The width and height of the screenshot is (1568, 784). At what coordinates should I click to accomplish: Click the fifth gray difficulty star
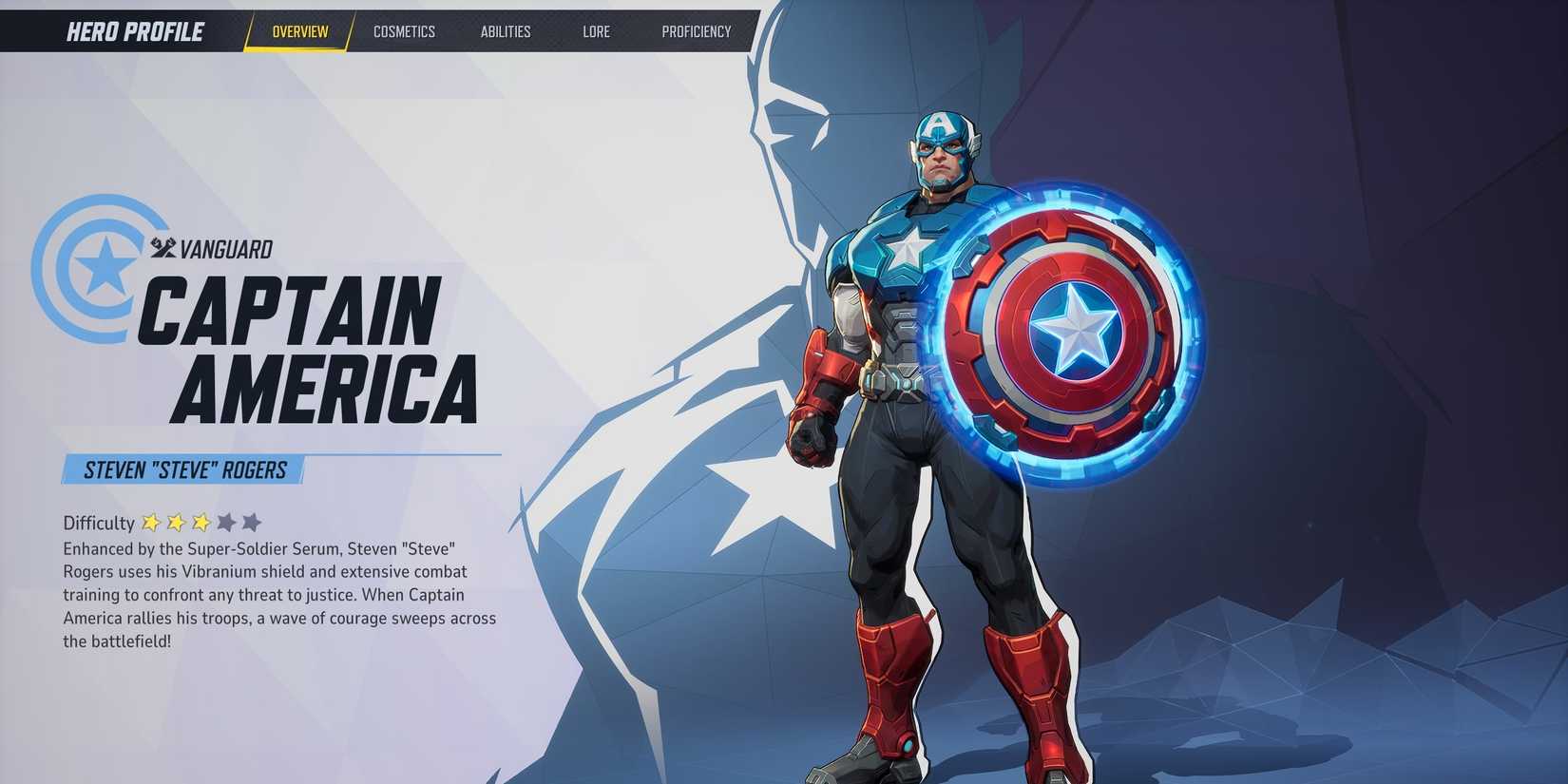[251, 524]
